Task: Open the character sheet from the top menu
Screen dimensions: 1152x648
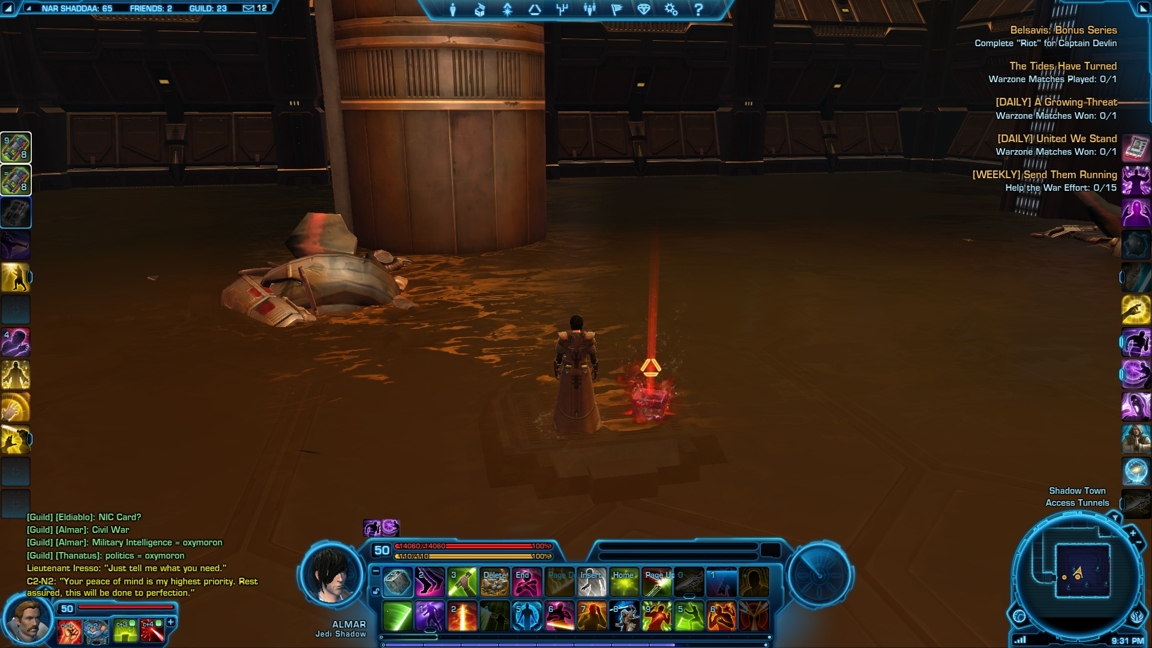Action: tap(453, 10)
